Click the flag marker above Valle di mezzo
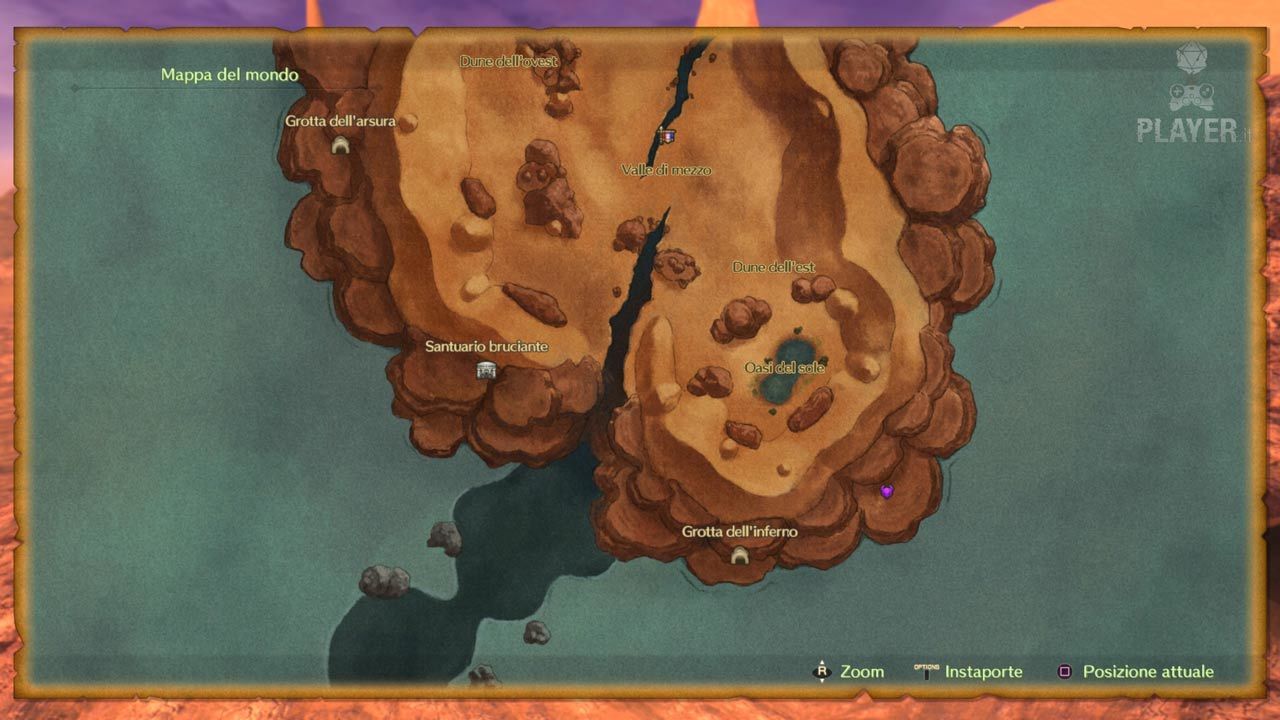Screen dimensions: 1280x720 coord(667,135)
